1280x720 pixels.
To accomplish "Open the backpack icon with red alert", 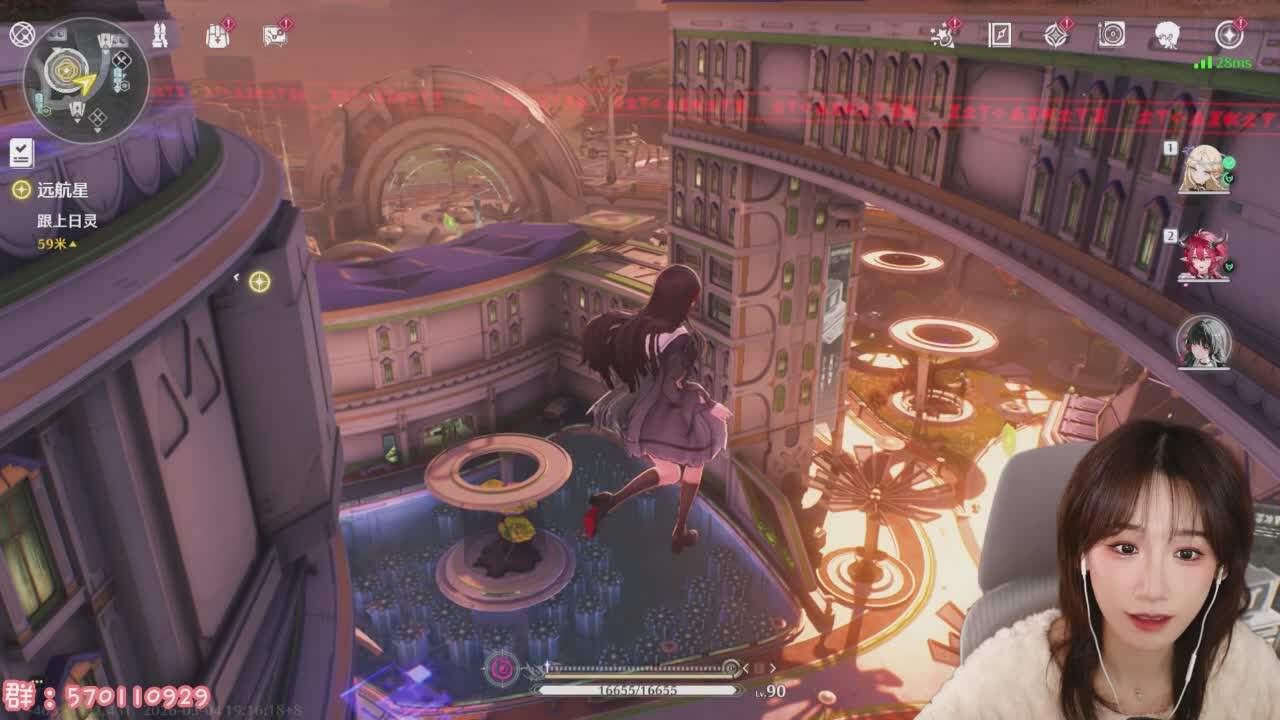I will click(217, 36).
